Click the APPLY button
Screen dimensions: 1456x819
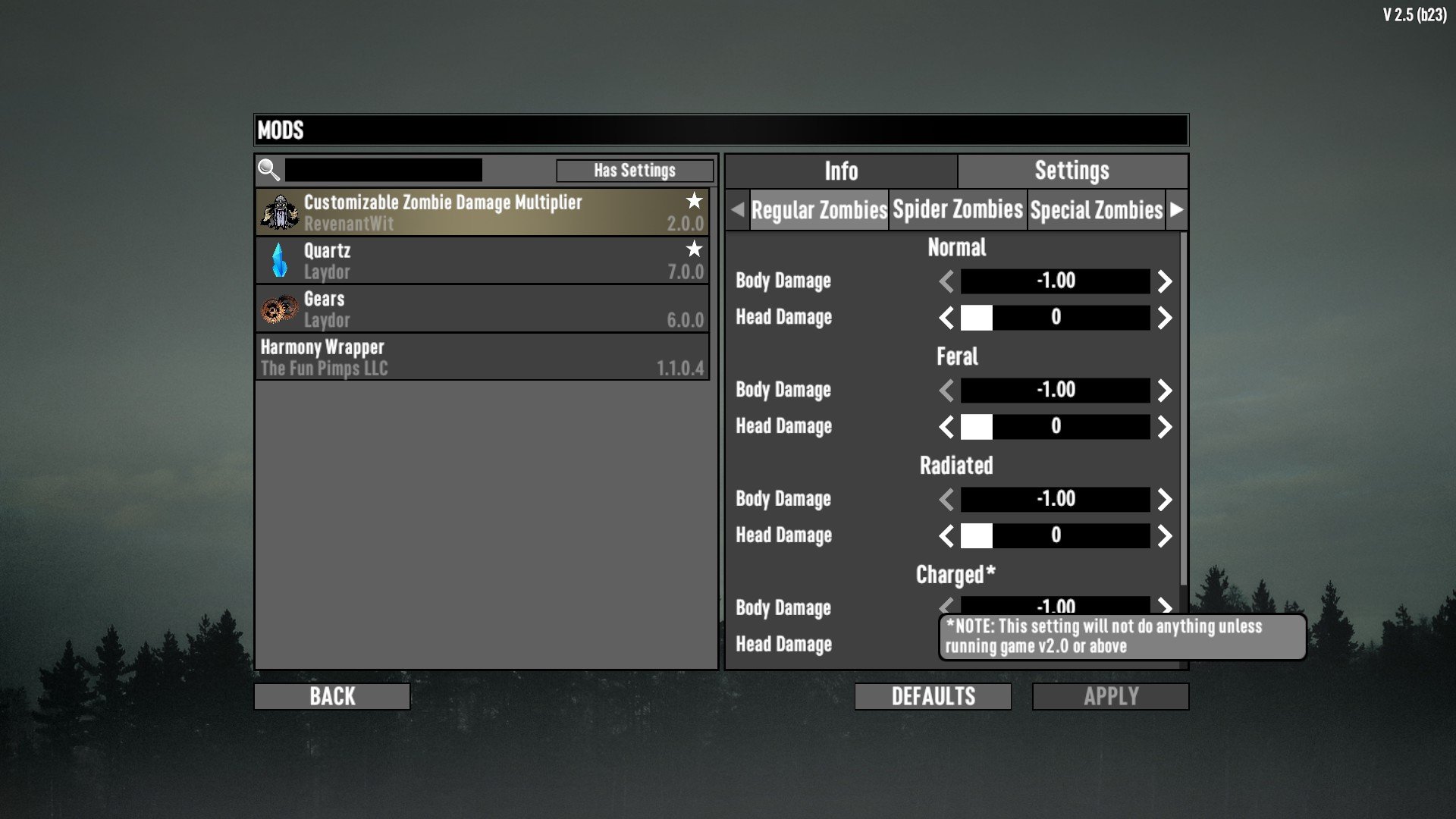(1110, 696)
